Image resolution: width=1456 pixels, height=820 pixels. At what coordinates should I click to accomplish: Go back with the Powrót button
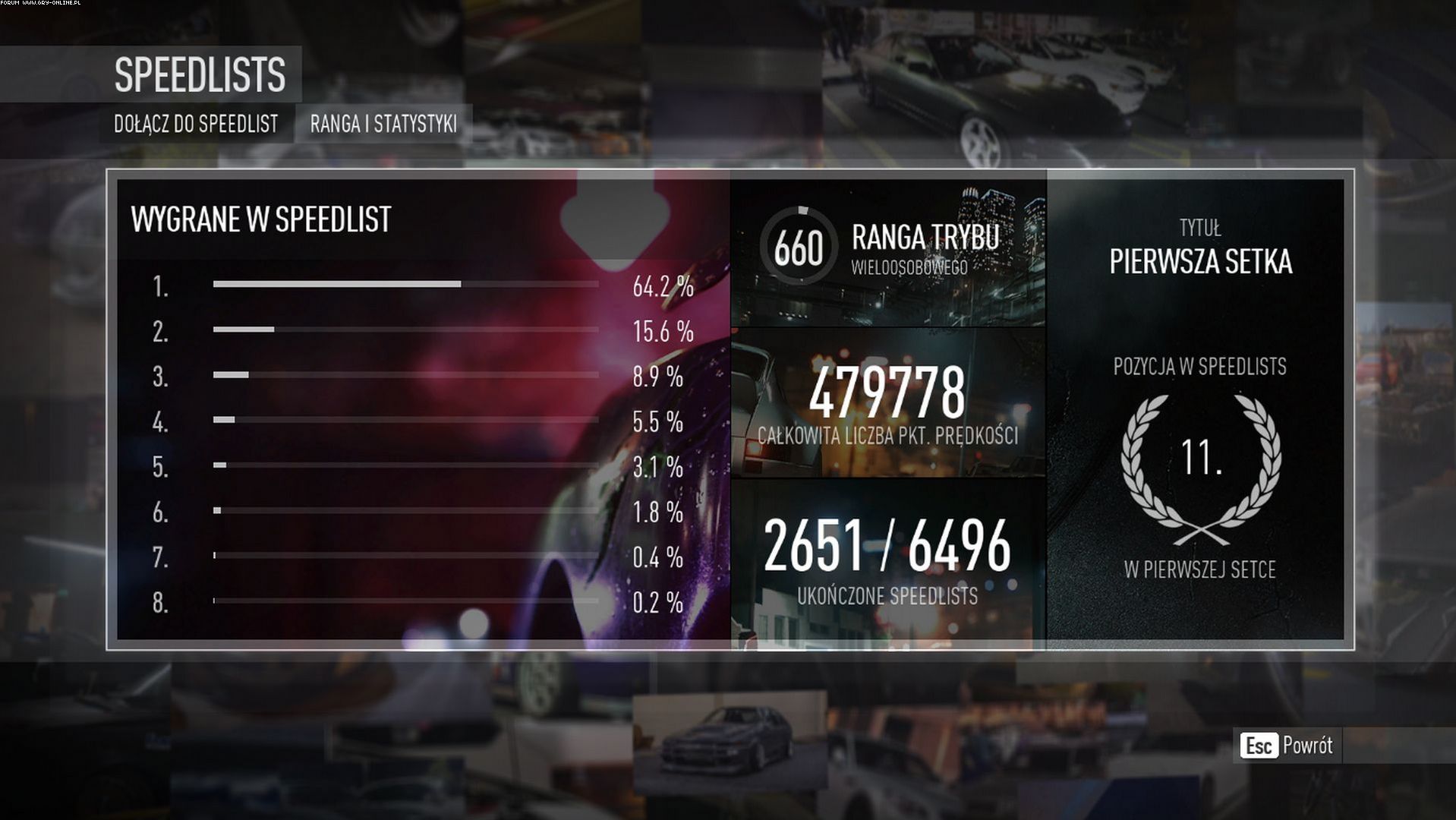(1288, 746)
